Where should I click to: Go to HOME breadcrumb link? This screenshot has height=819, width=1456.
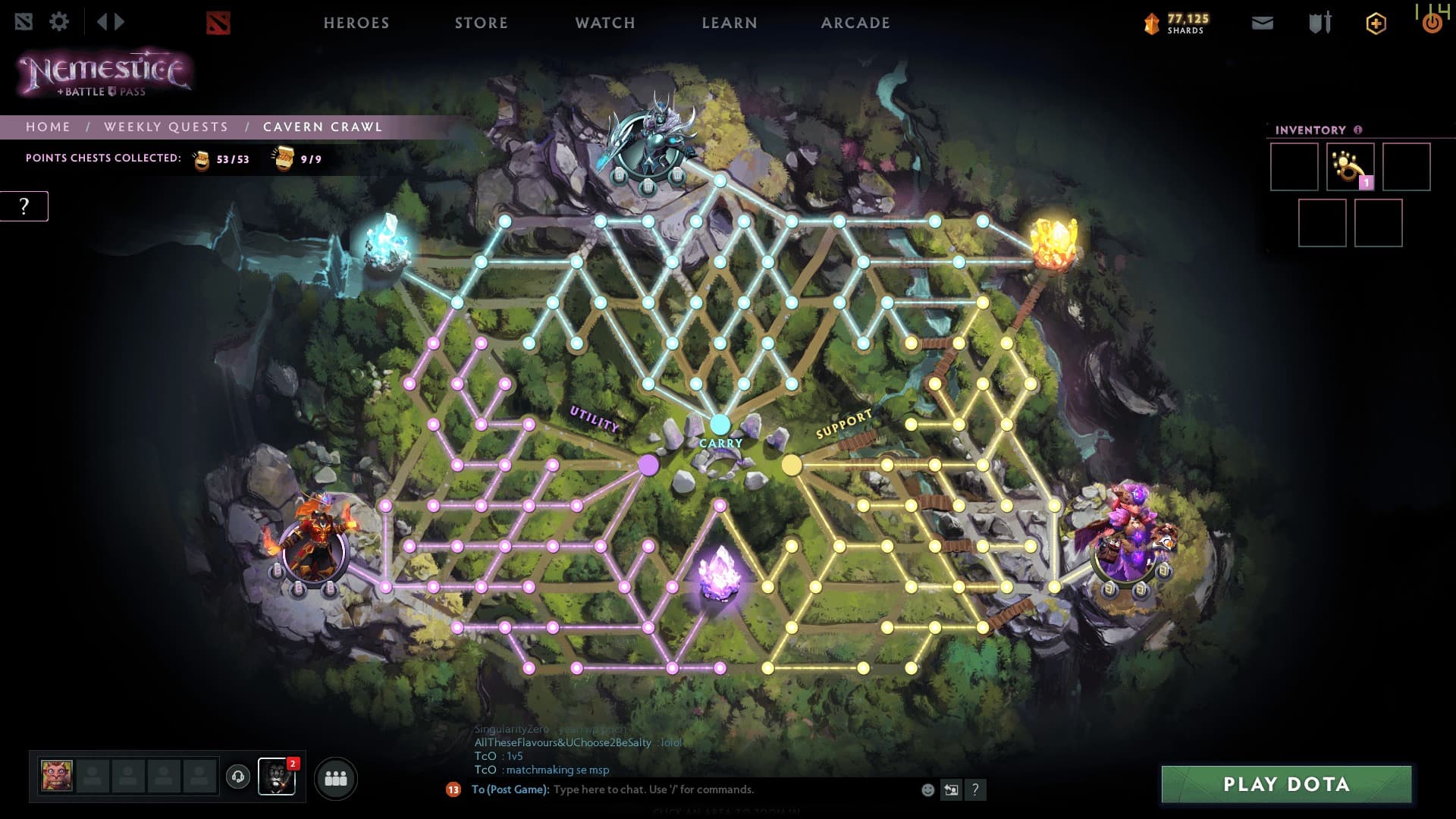(x=48, y=127)
